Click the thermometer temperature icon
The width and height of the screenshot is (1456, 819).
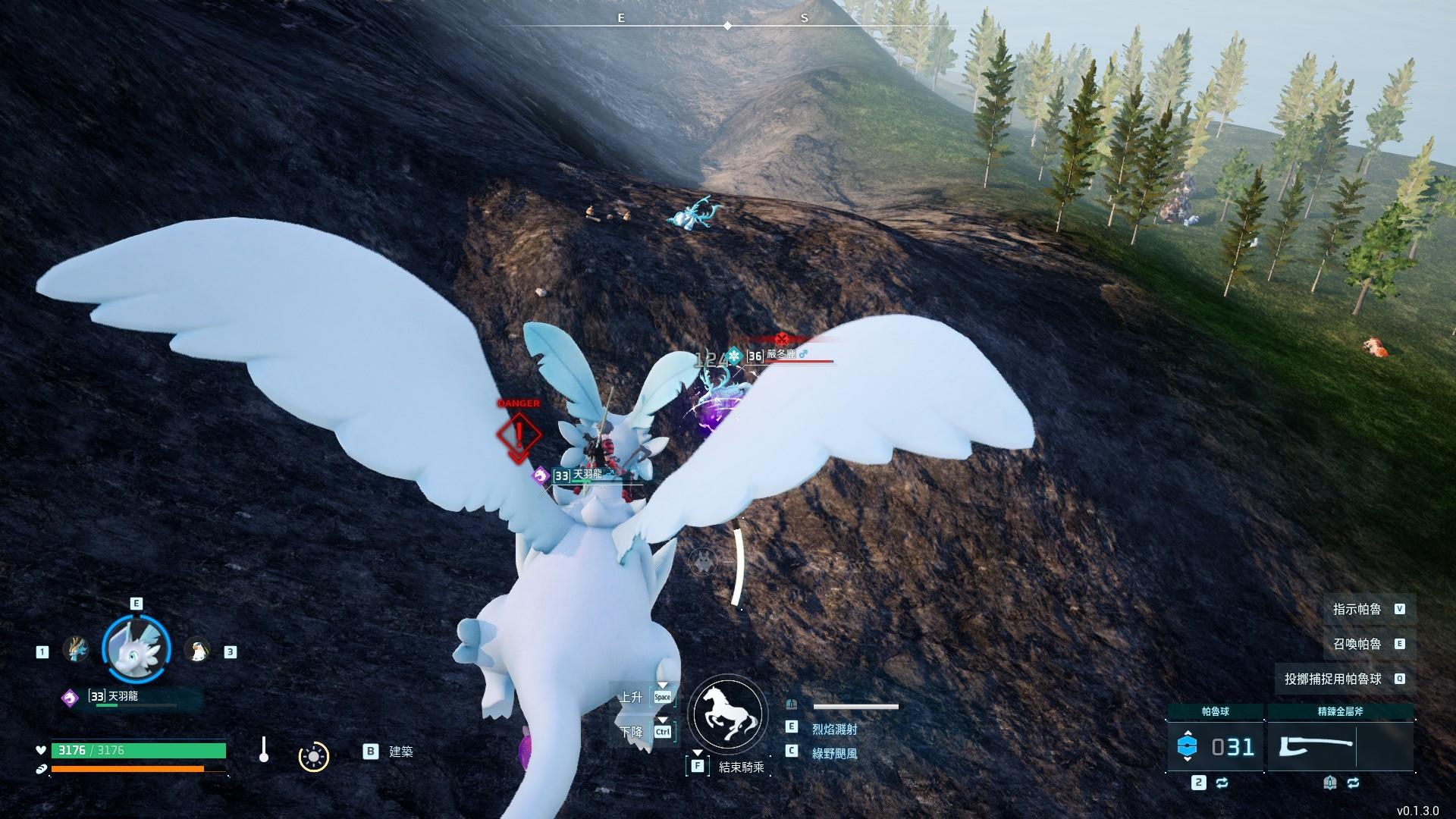point(263,749)
